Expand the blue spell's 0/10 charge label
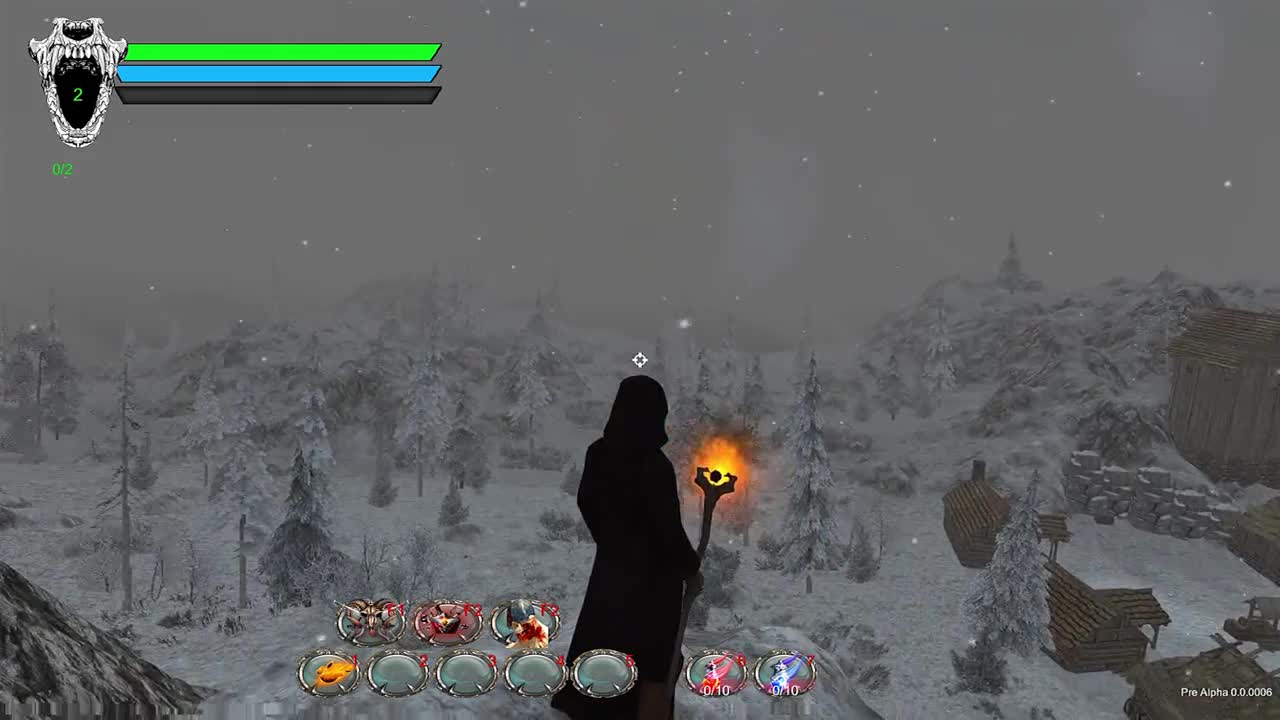 tap(786, 690)
